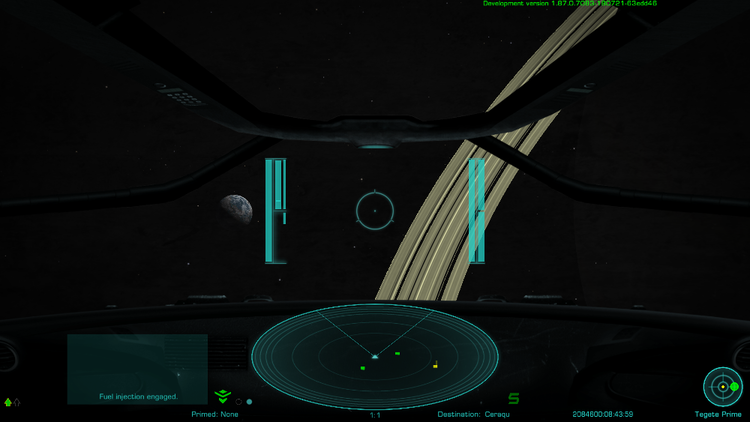Open the message log panel
The height and width of the screenshot is (422, 750).
point(137,369)
